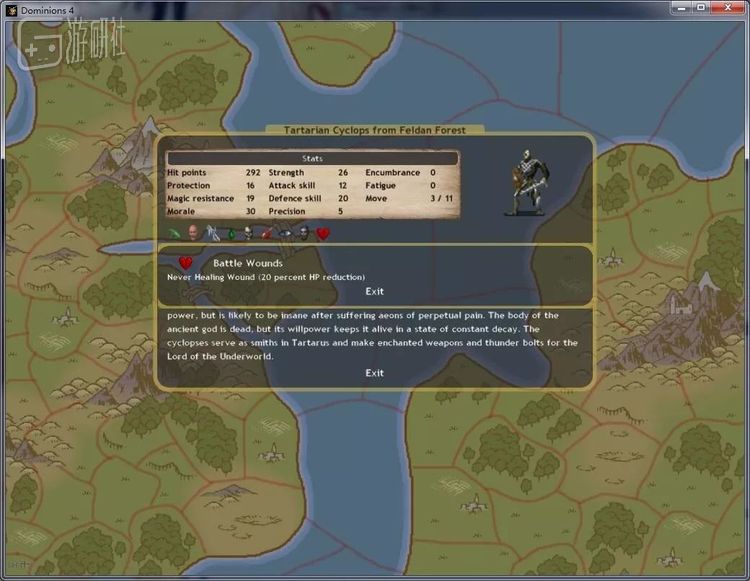Inspect the dark bearded face icon
The height and width of the screenshot is (581, 750).
coord(303,233)
